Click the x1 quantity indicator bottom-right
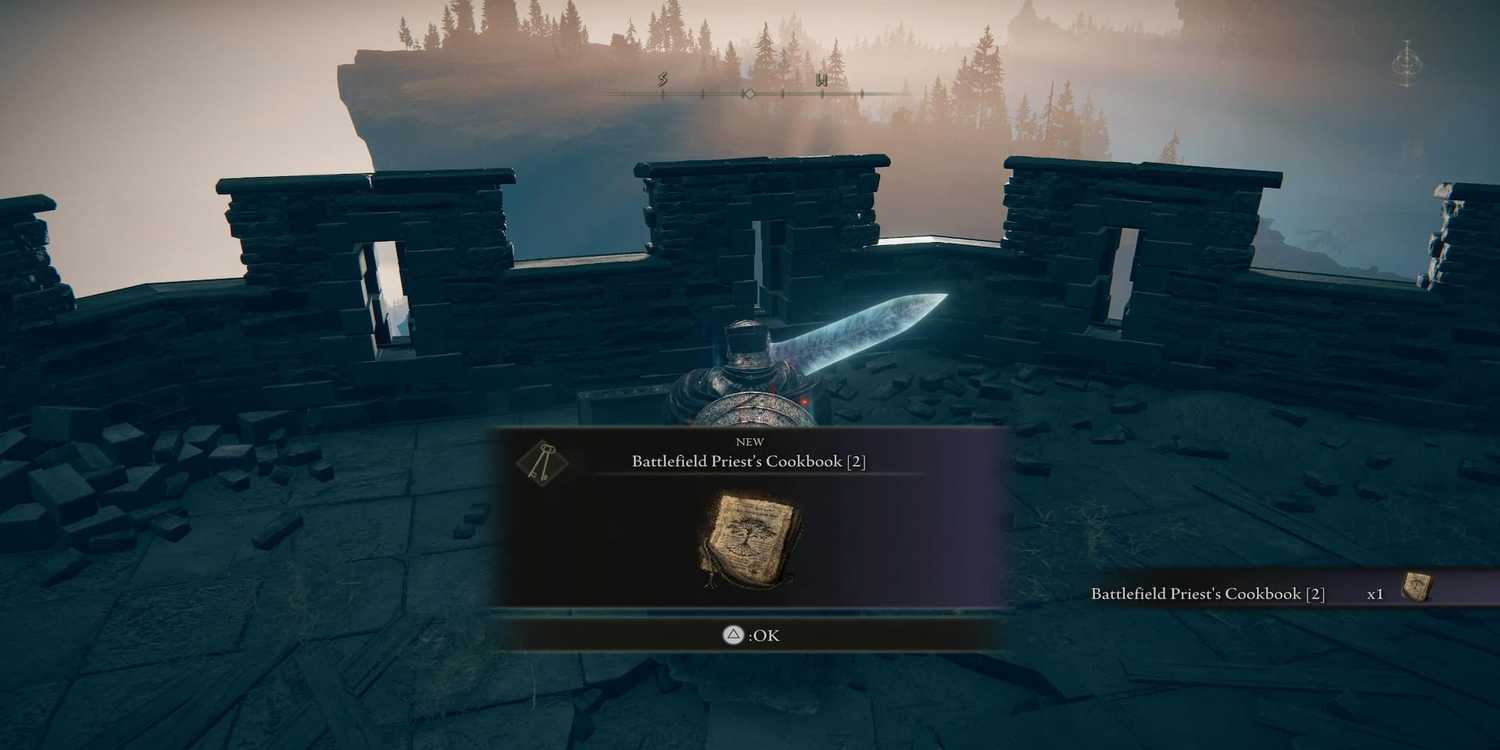Viewport: 1500px width, 750px height. (1377, 593)
